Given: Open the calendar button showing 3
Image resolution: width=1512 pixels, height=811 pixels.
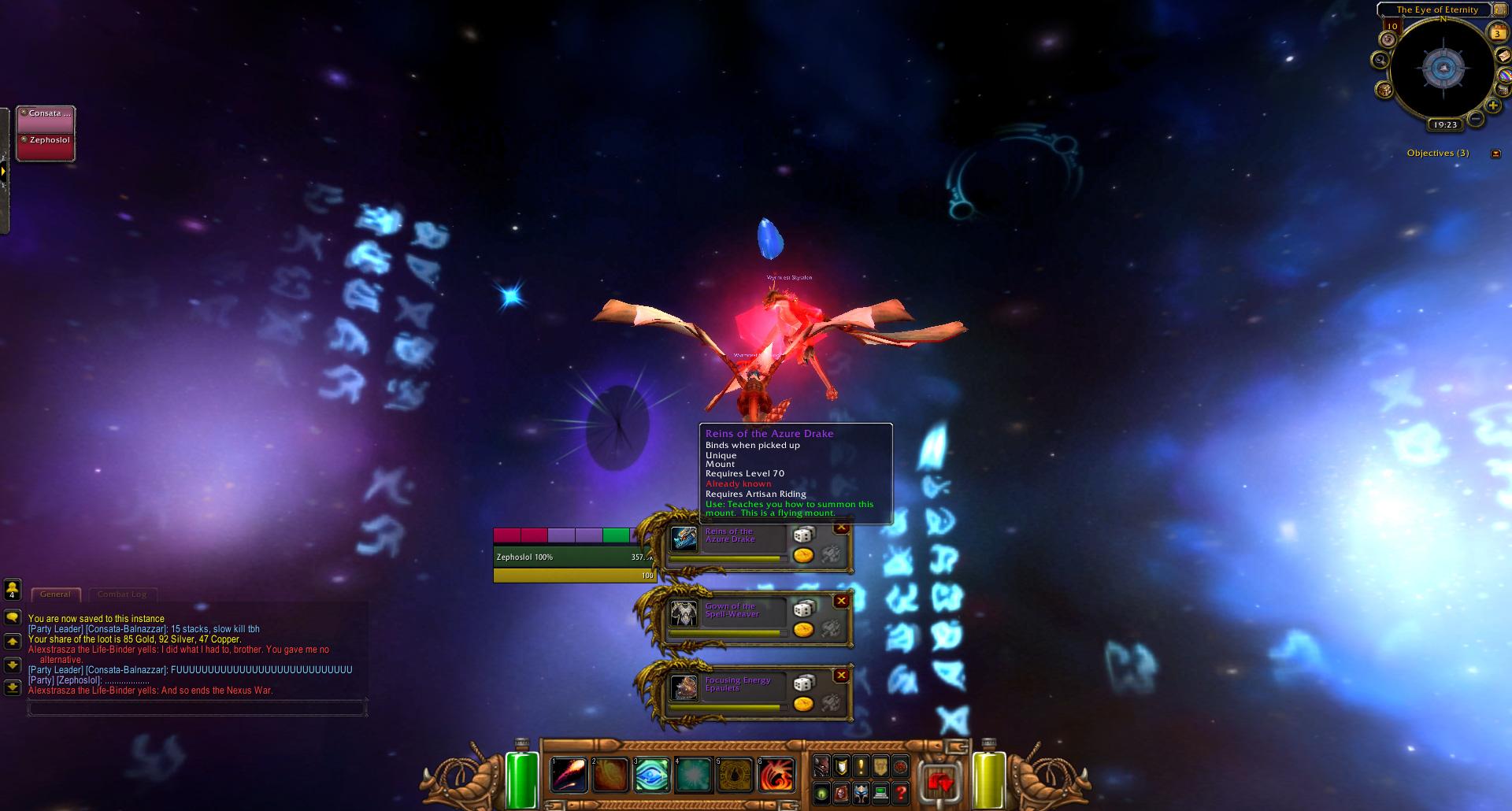Looking at the screenshot, I should pos(1497,32).
